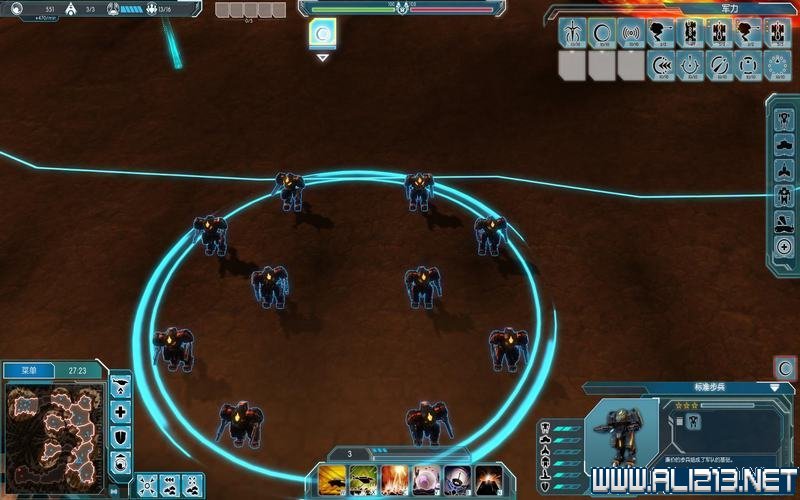Screen dimensions: 800x500
Task: Activate the green aircraft support power
Action: (x=364, y=481)
